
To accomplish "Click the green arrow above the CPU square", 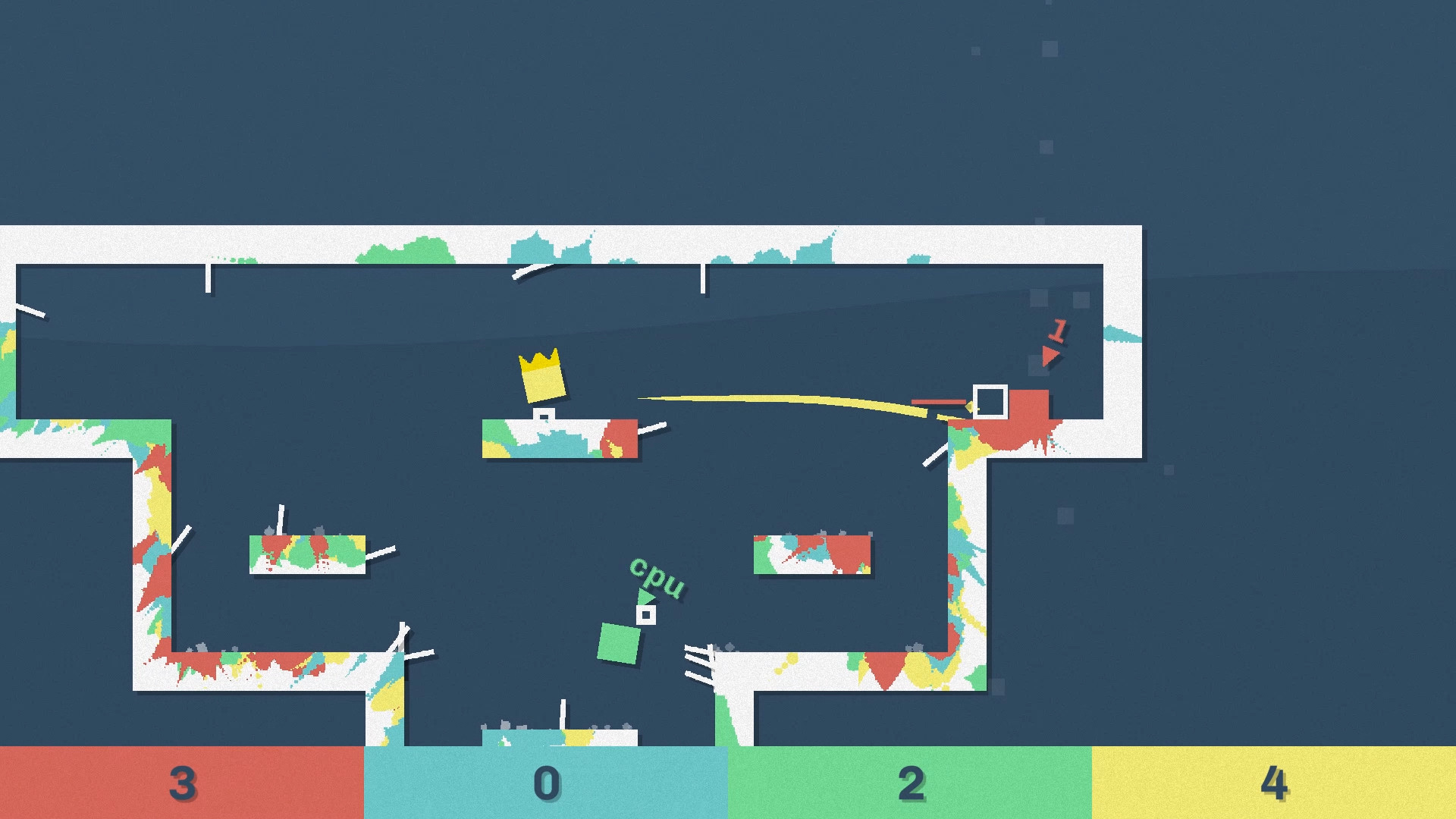I will point(645,597).
